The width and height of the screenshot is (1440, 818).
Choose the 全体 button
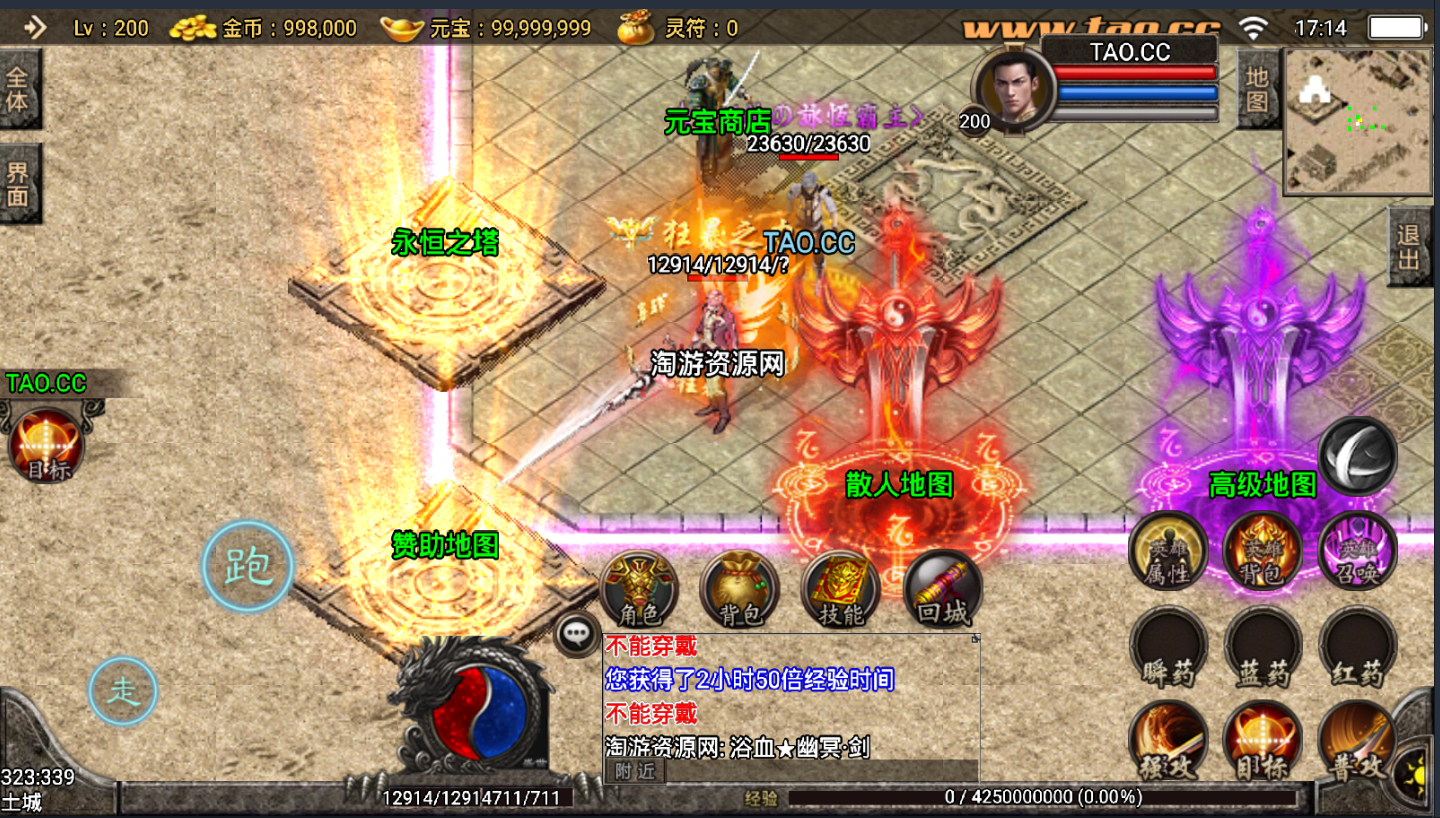(x=19, y=89)
